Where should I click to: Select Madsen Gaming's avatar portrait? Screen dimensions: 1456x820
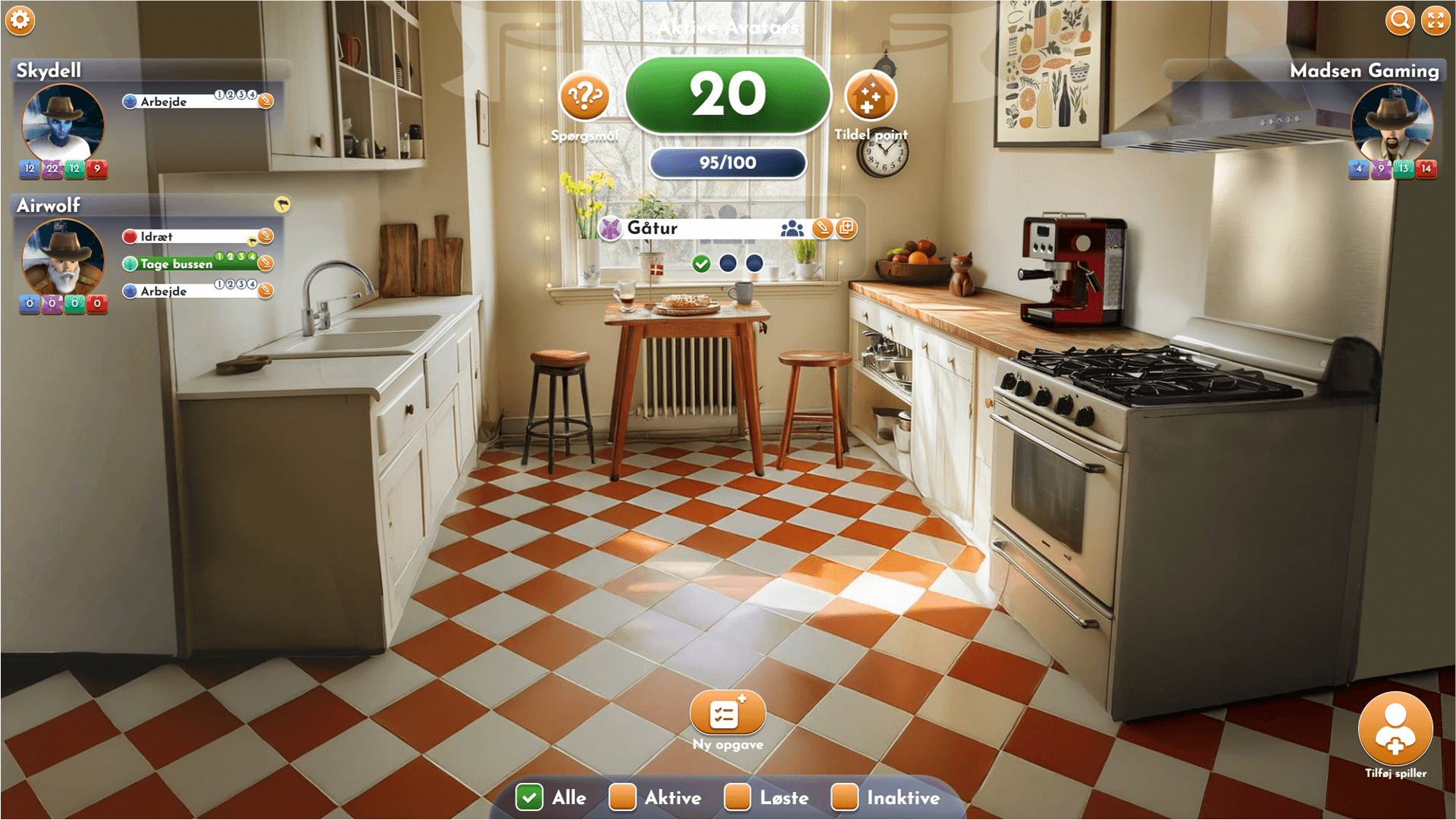click(x=1392, y=124)
